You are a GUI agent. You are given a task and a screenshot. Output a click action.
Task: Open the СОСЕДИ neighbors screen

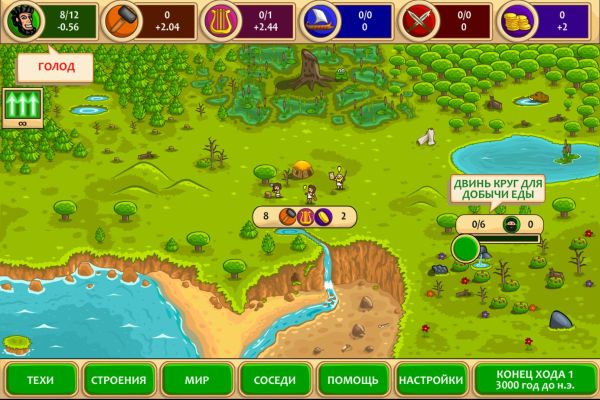click(274, 380)
